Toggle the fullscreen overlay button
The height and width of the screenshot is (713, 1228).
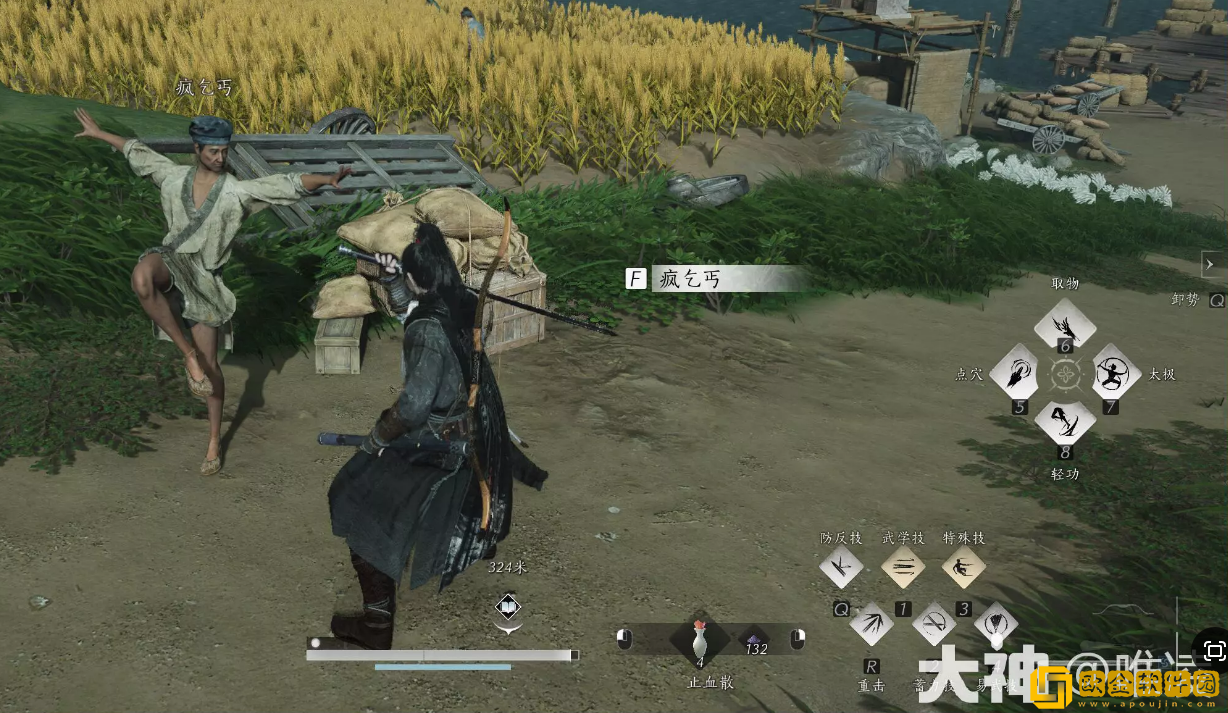(x=1215, y=651)
